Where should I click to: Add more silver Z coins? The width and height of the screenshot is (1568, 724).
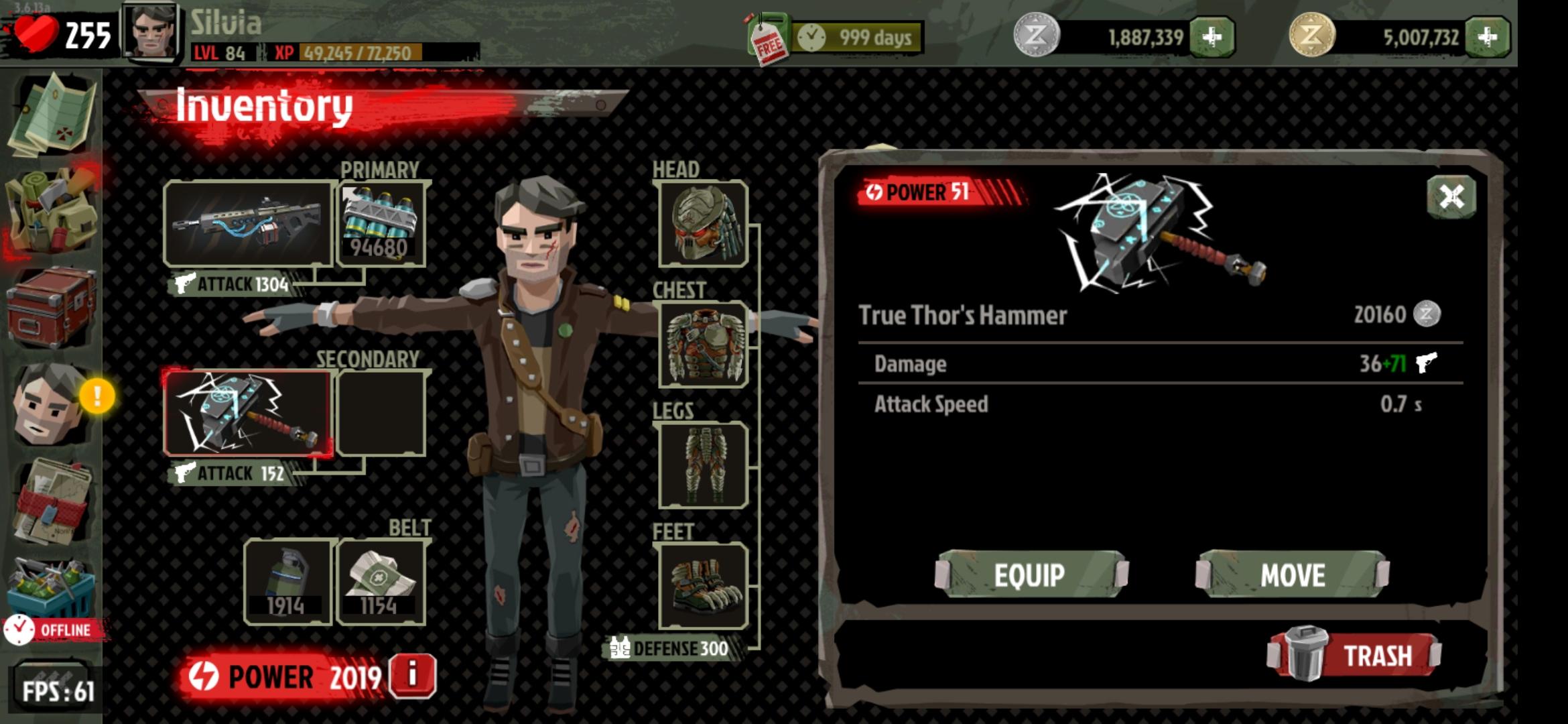coord(1212,37)
